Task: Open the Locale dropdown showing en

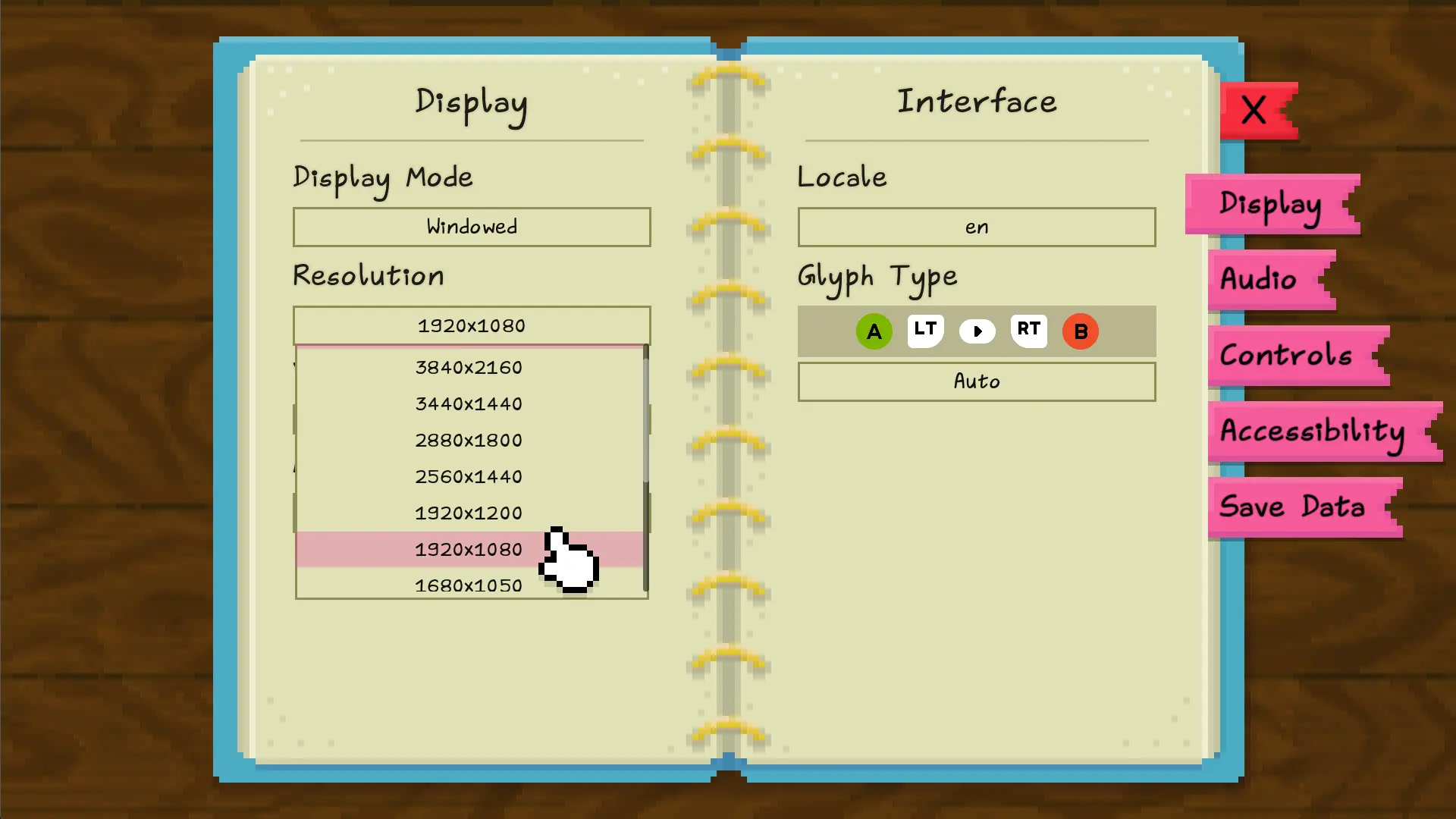Action: point(977,227)
